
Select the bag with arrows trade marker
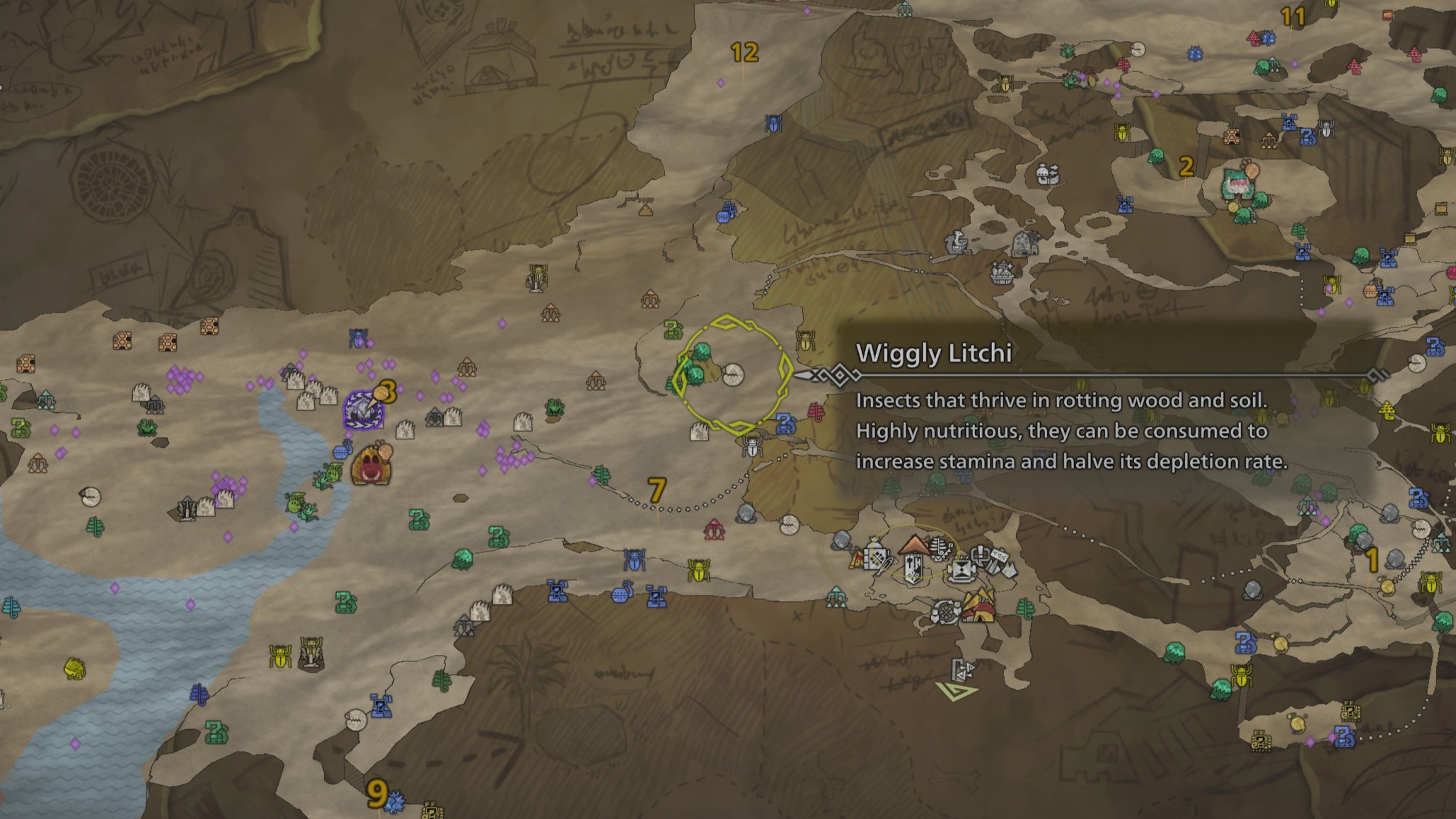1047,173
